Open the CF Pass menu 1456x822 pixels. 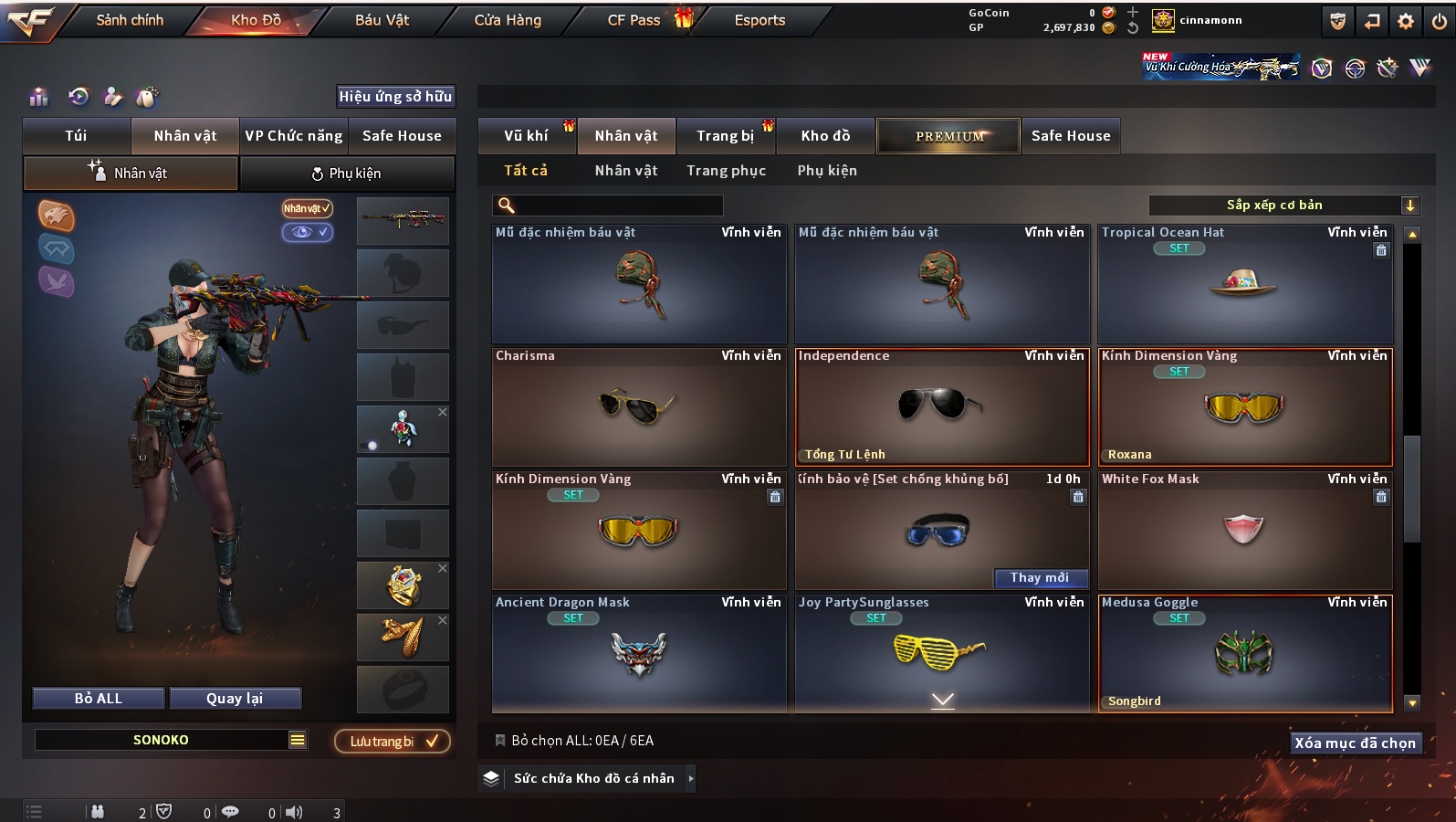[634, 20]
